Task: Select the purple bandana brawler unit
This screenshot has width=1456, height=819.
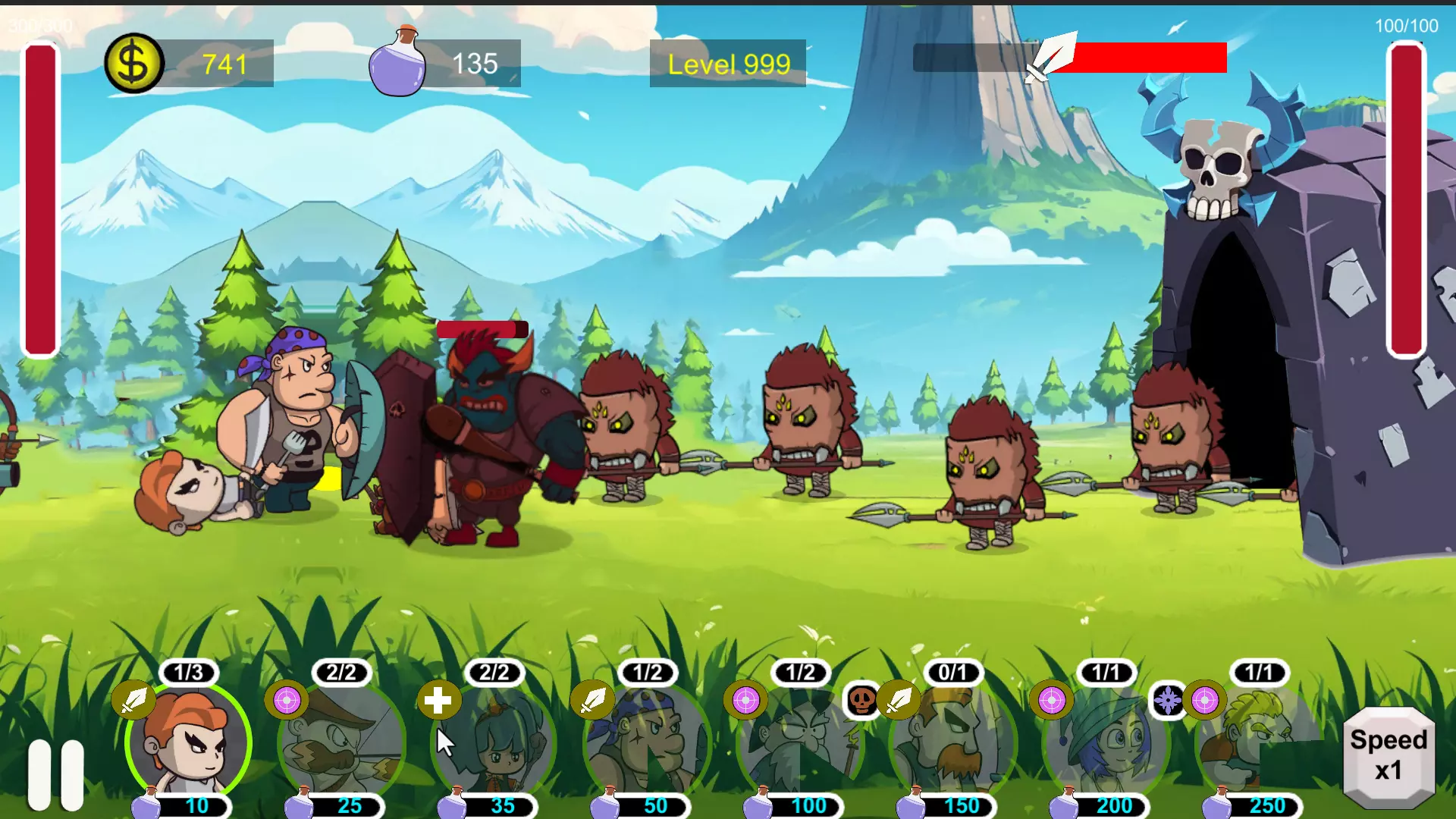Action: pyautogui.click(x=647, y=743)
